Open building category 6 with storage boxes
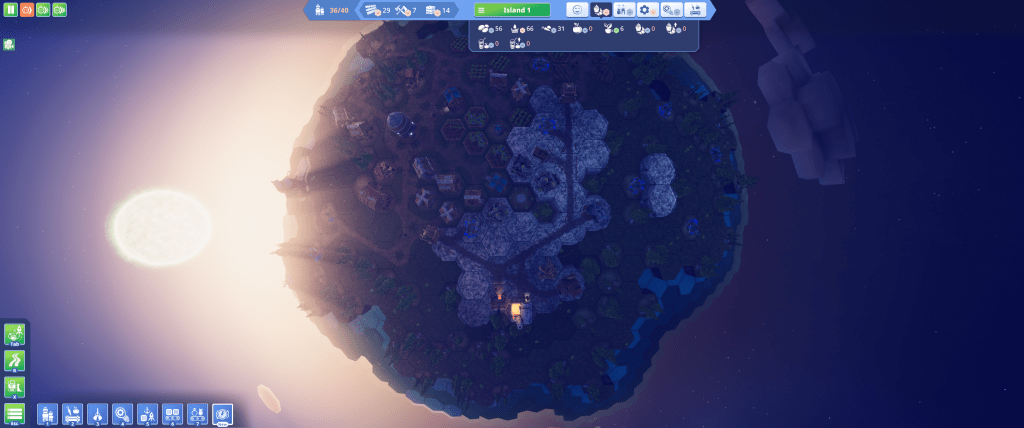Viewport: 1024px width, 428px height. click(x=172, y=413)
